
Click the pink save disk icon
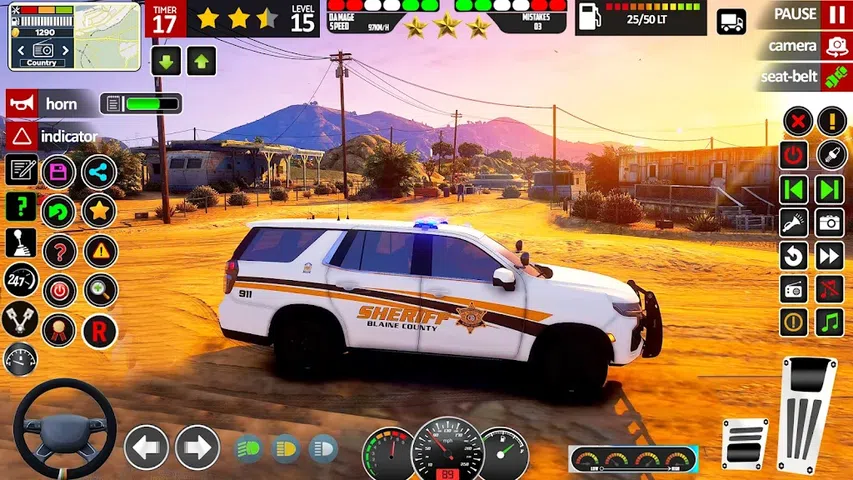point(59,172)
